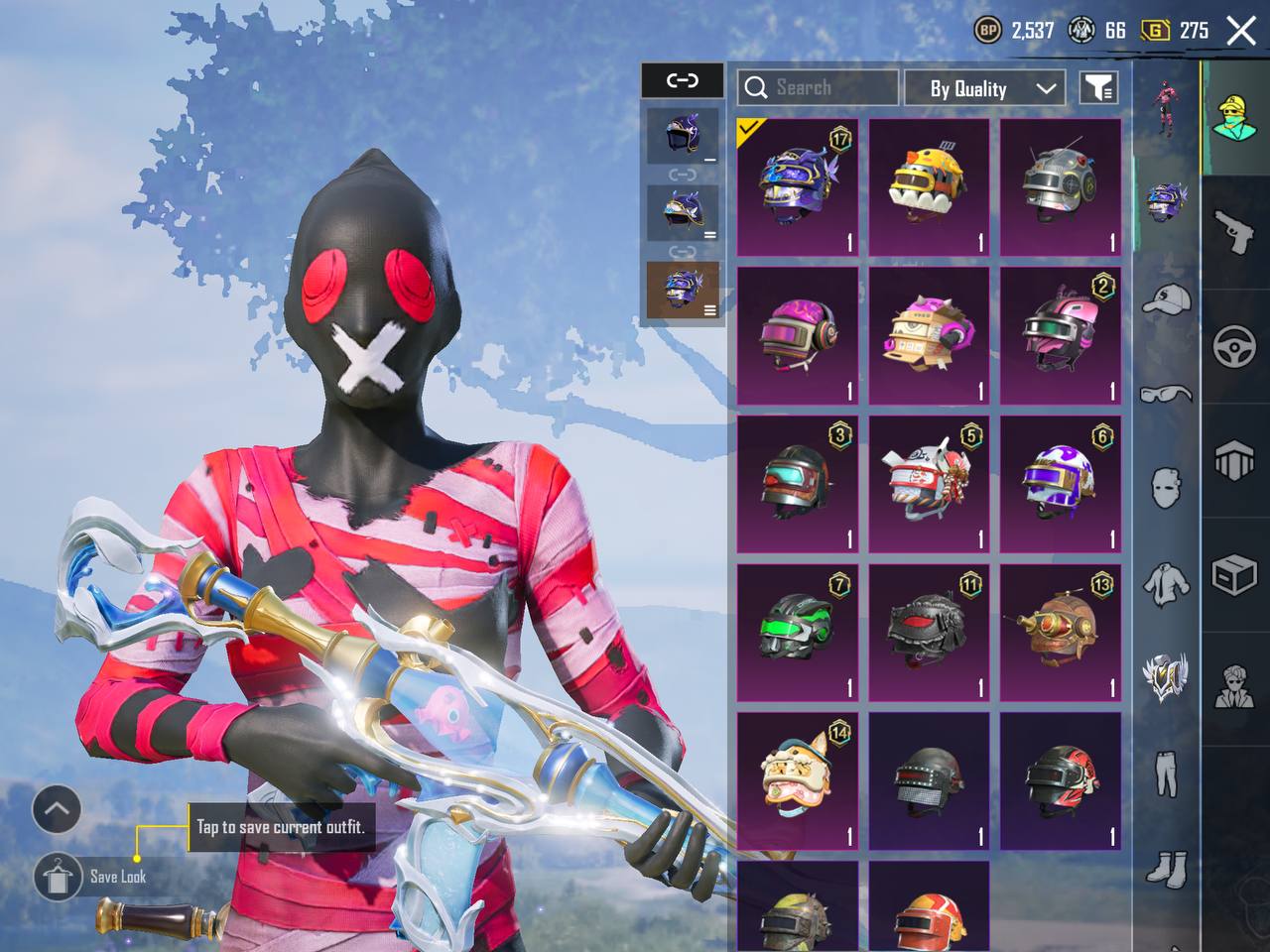Expand the up-arrow circle button

[57, 810]
